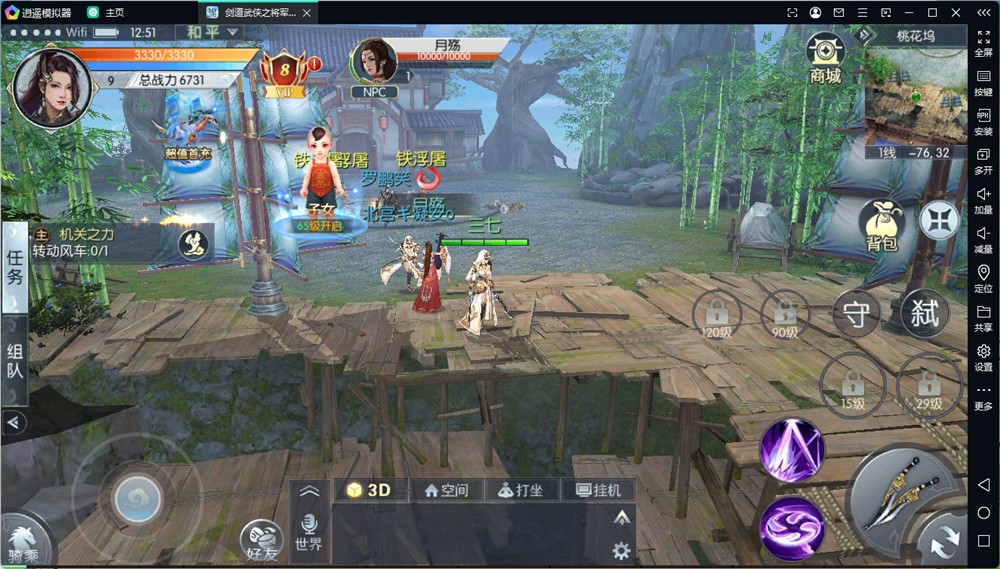The width and height of the screenshot is (1000, 569).
Task: Activate the 守 defend skill
Action: pyautogui.click(x=856, y=313)
